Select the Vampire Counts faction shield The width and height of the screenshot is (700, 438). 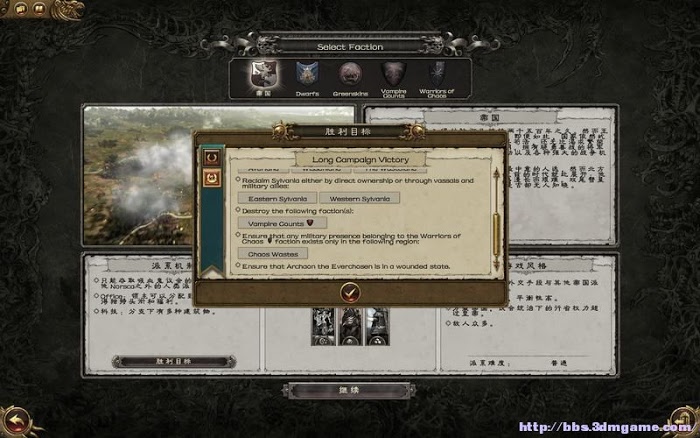(x=393, y=74)
